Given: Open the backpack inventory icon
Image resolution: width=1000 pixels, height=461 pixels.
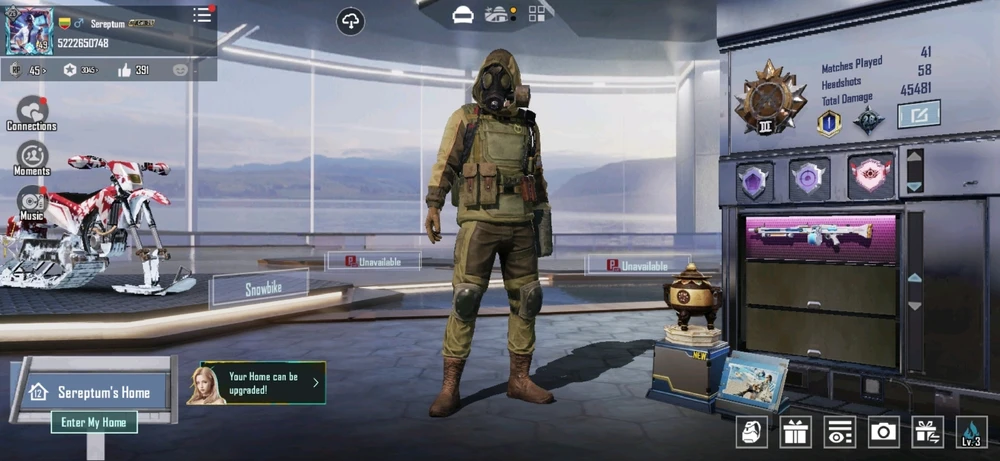Looking at the screenshot, I should click(x=751, y=431).
